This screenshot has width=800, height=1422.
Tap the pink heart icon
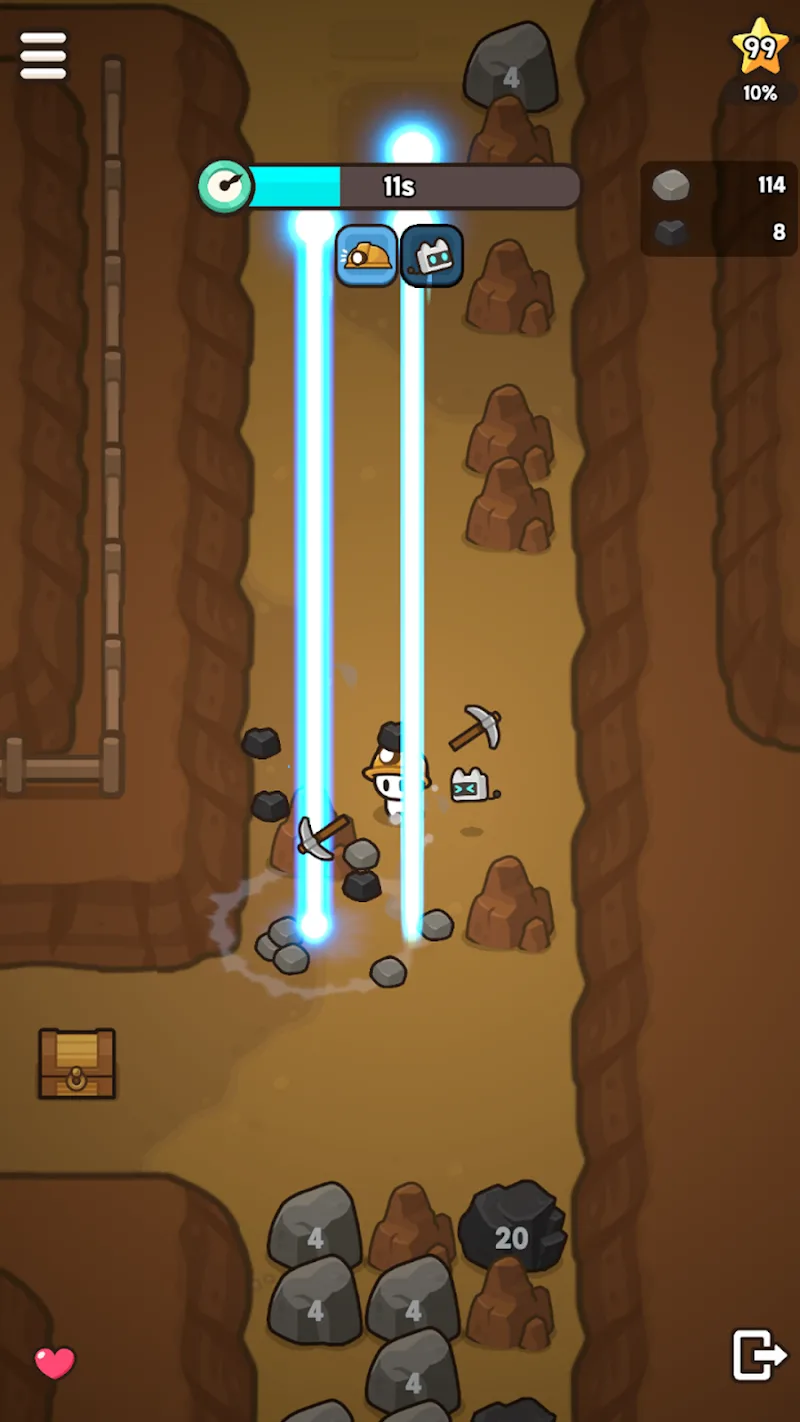pos(55,1362)
